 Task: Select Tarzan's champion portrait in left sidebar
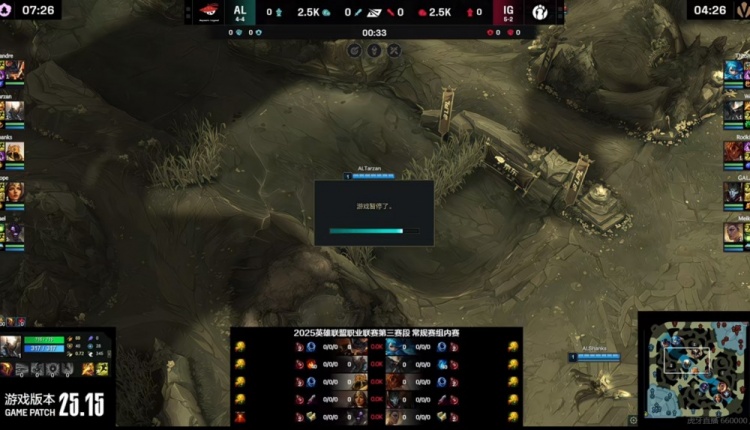pyautogui.click(x=12, y=112)
